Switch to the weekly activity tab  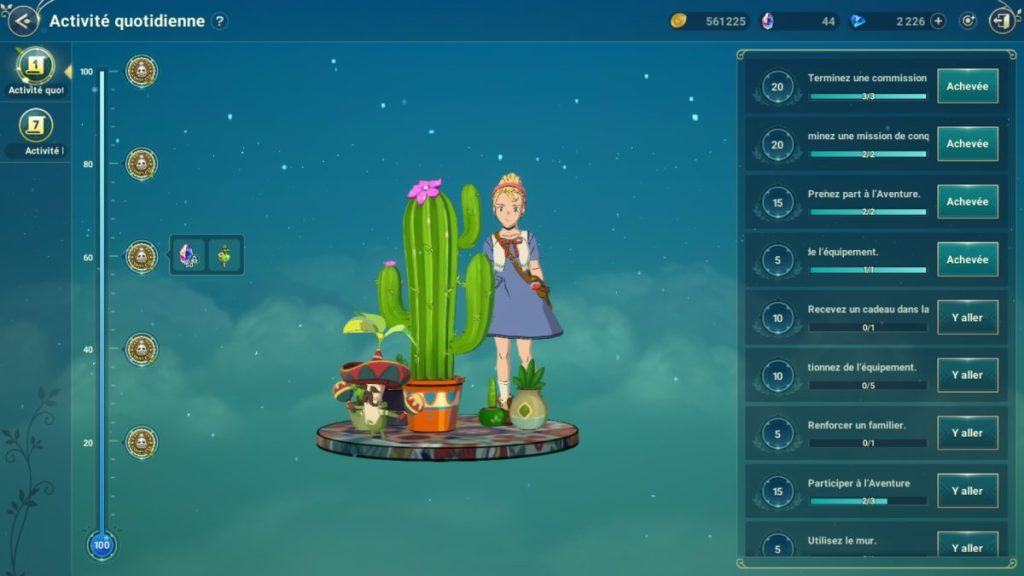click(36, 130)
